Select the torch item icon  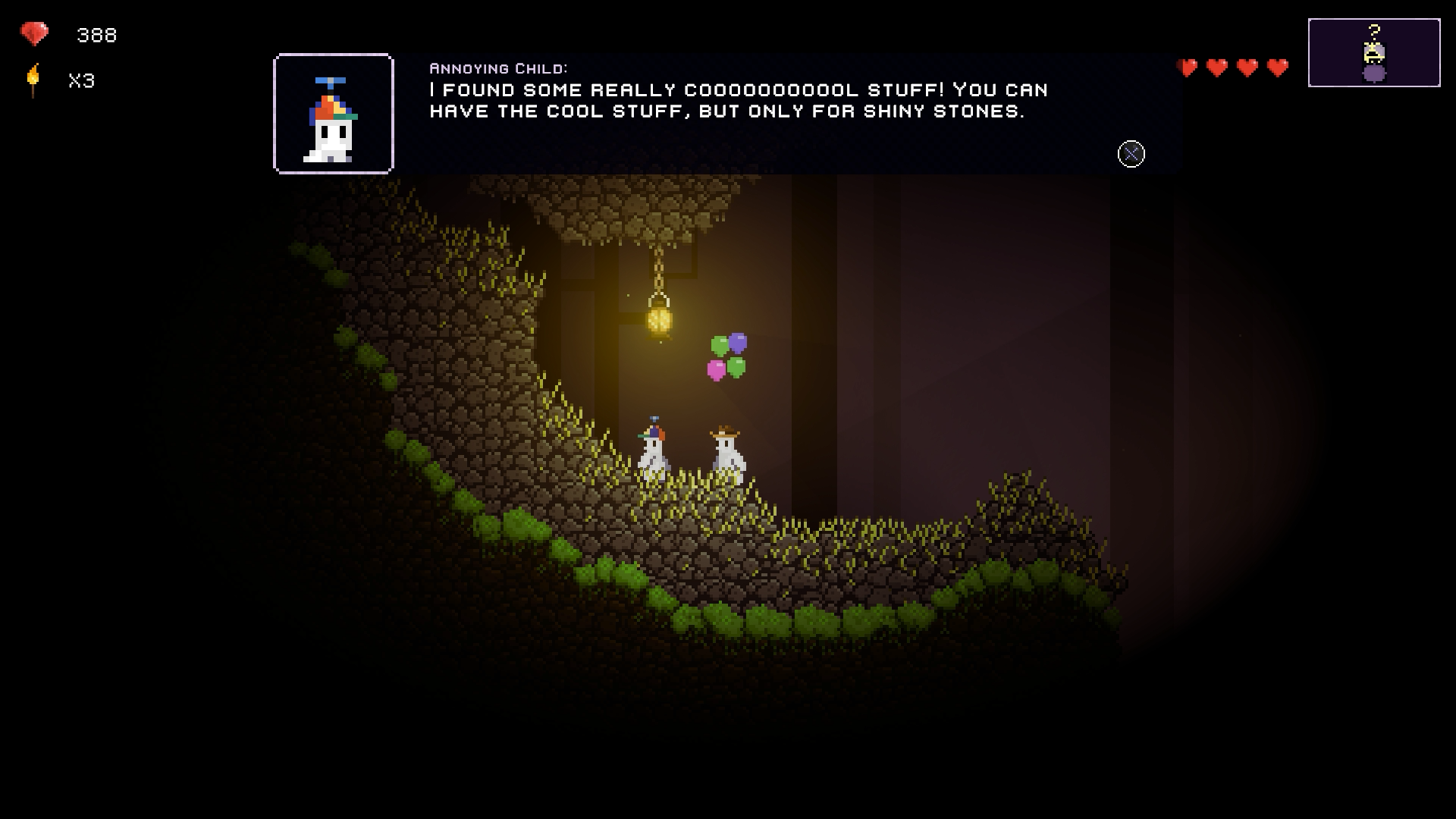[33, 80]
